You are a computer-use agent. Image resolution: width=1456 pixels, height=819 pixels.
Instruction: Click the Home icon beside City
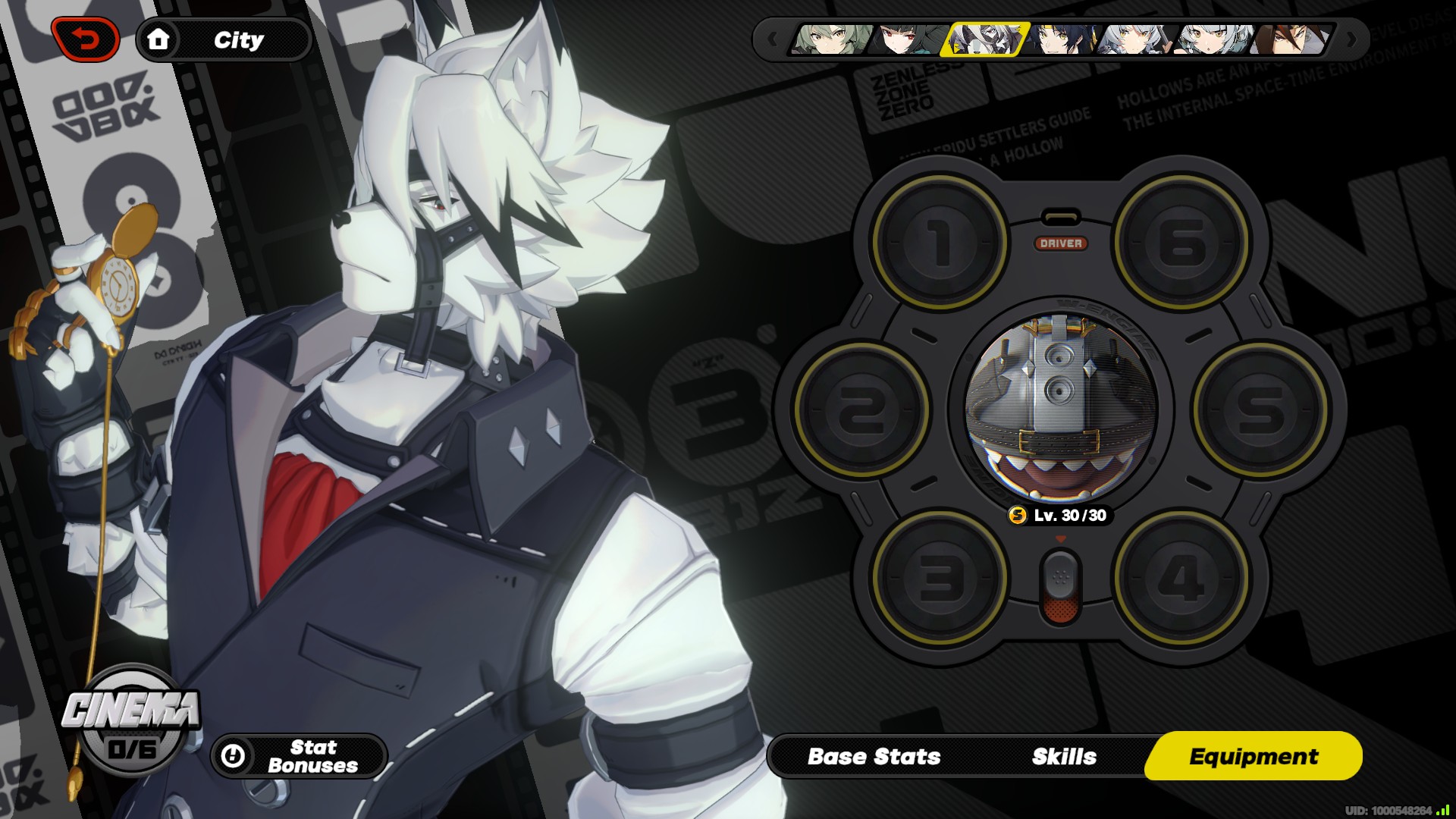pyautogui.click(x=159, y=40)
